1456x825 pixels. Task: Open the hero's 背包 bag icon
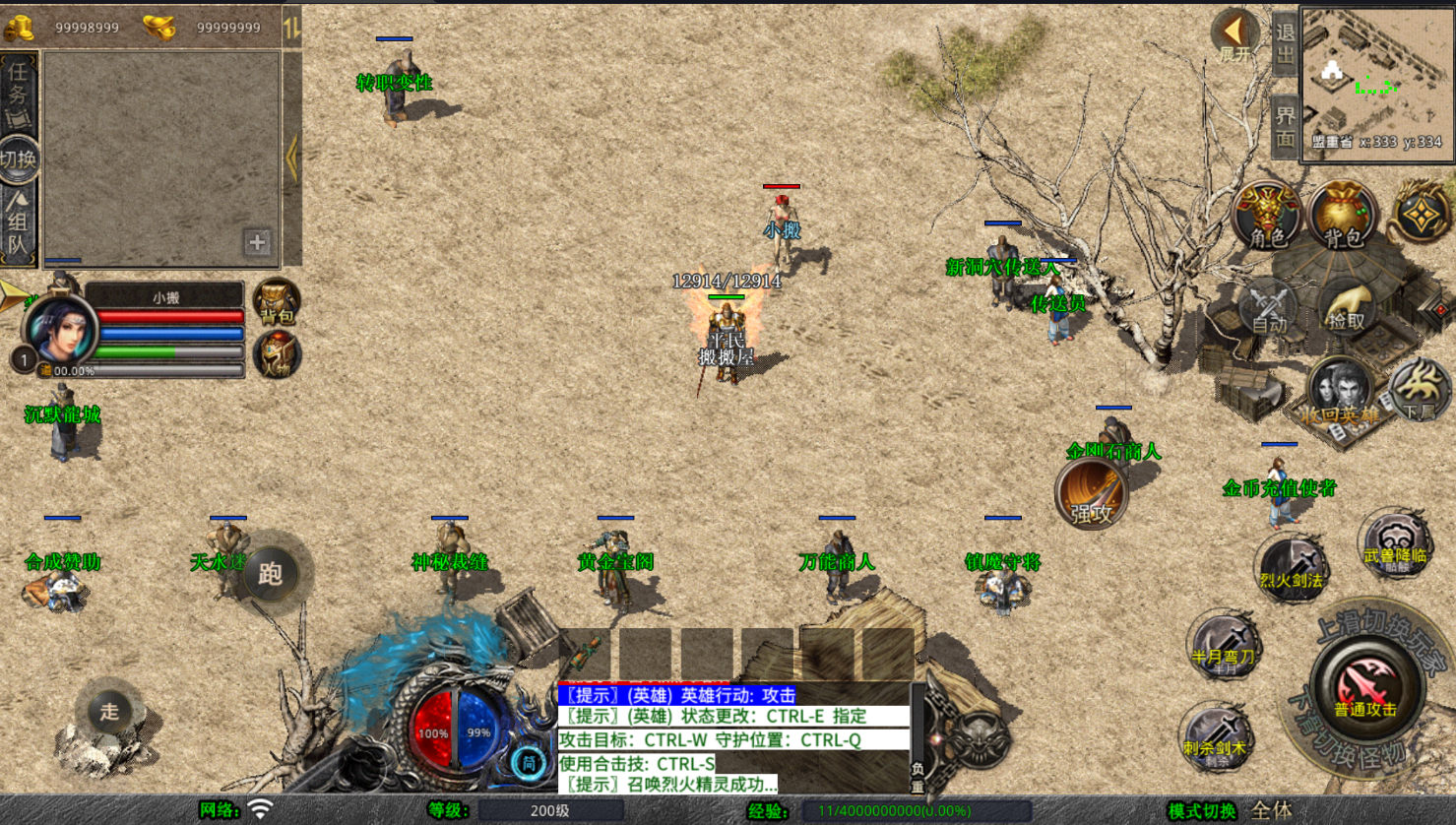(277, 301)
